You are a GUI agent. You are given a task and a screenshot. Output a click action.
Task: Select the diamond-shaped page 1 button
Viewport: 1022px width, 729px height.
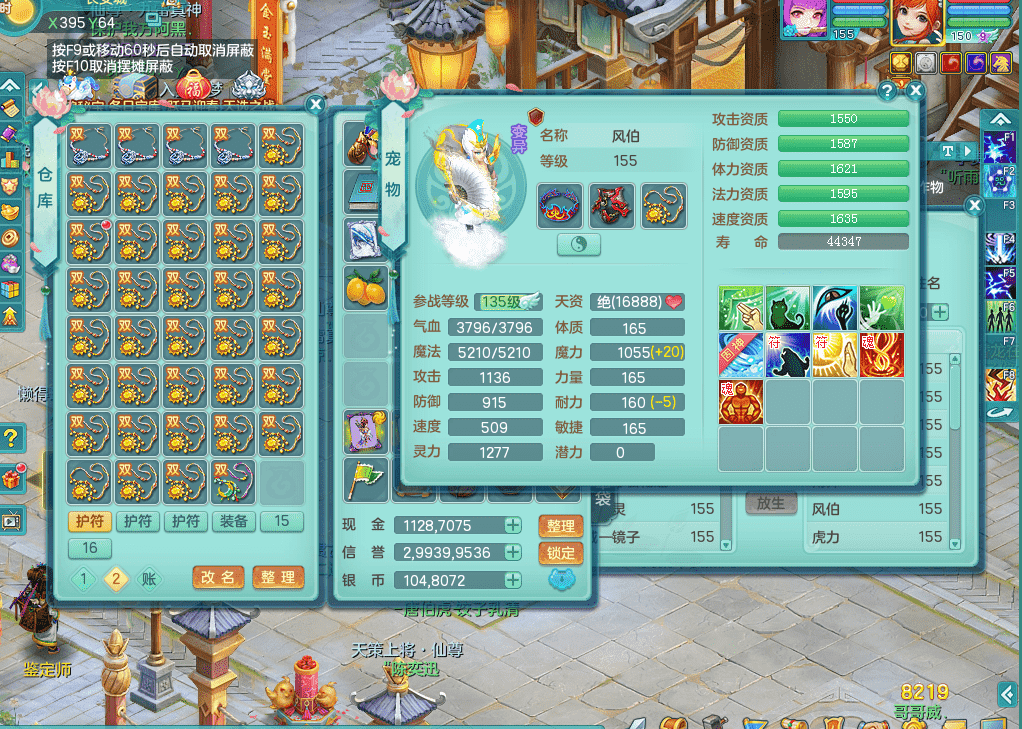pyautogui.click(x=84, y=579)
